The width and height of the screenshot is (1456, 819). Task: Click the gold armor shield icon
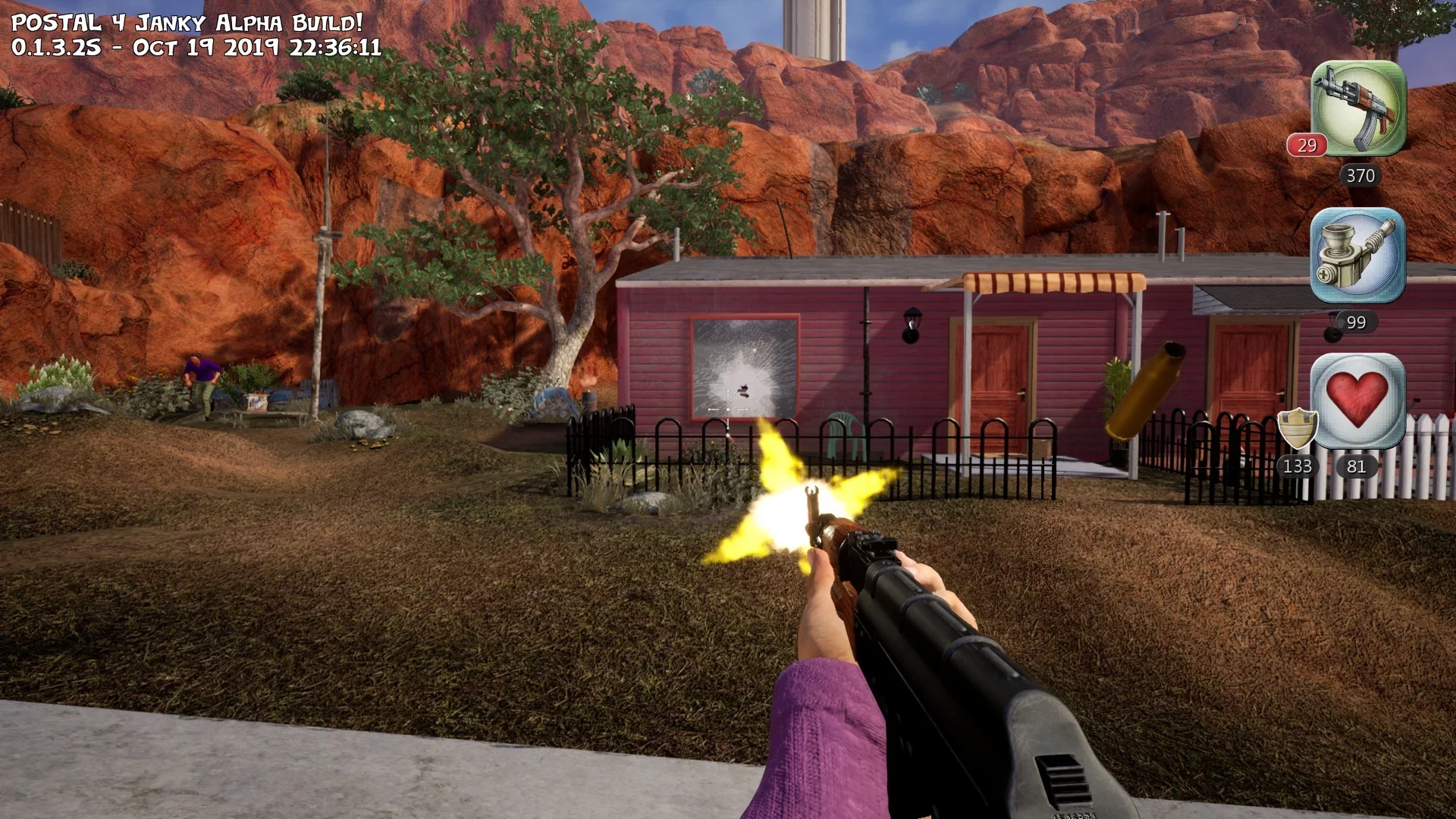[x=1297, y=428]
